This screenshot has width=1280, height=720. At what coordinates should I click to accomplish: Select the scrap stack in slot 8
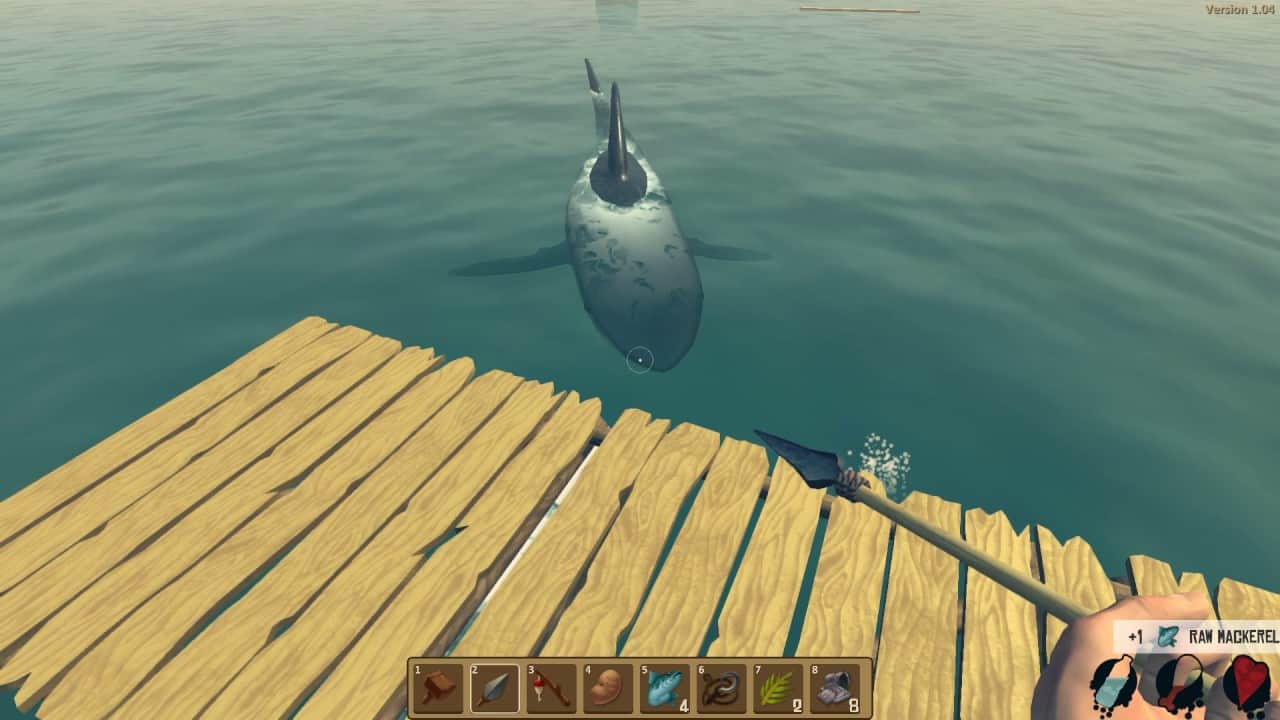click(835, 688)
